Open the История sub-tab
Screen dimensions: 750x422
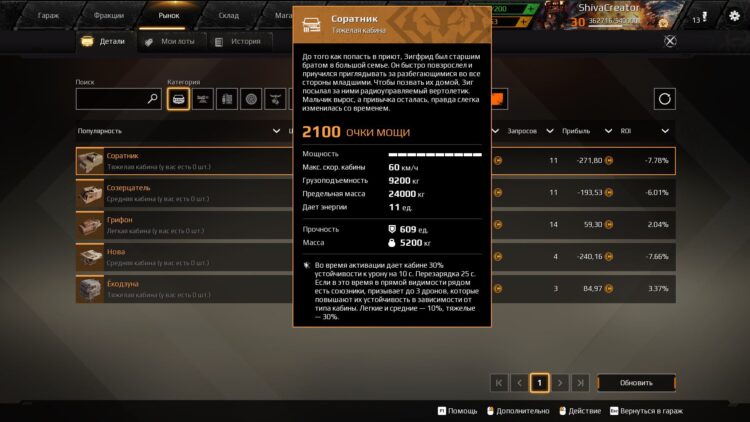240,41
